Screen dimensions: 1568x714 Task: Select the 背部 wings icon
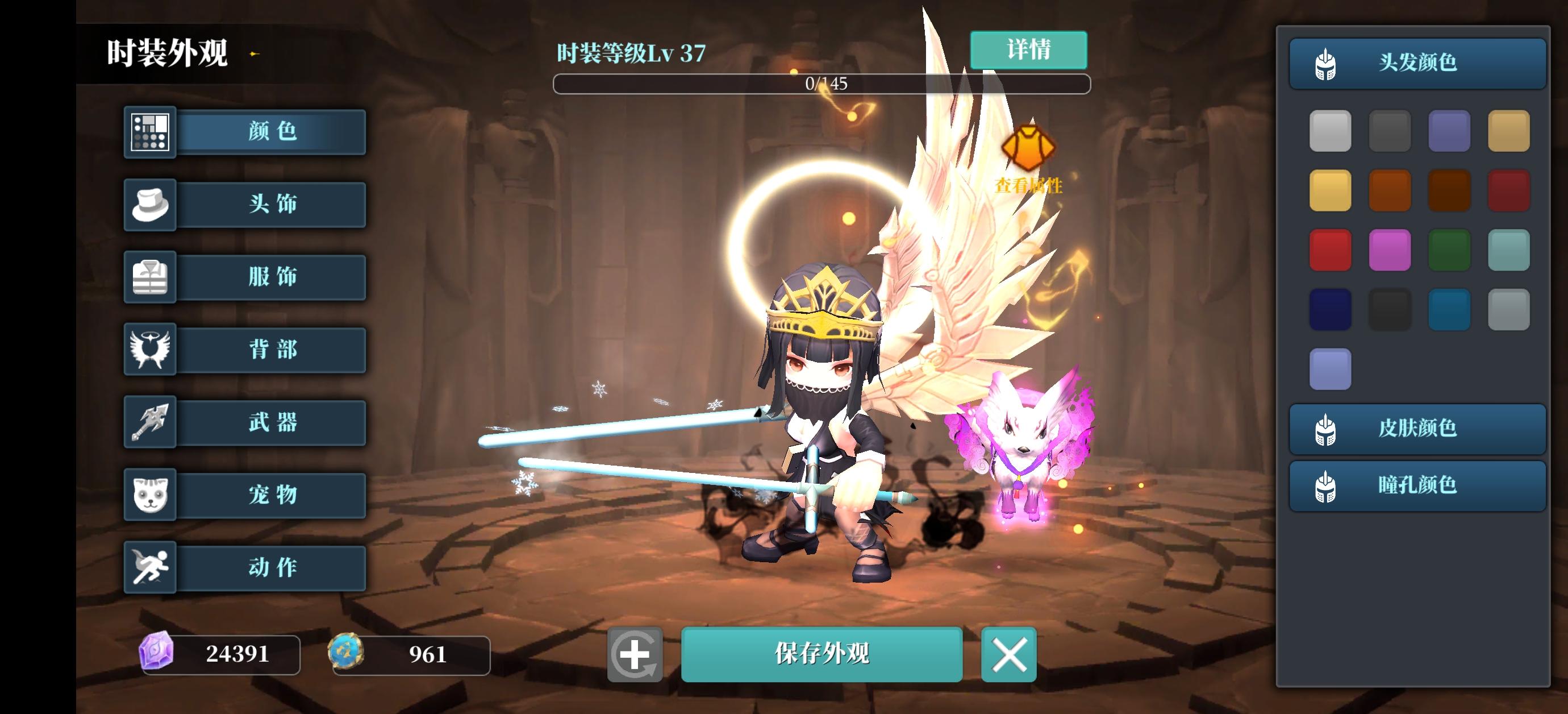[x=149, y=350]
